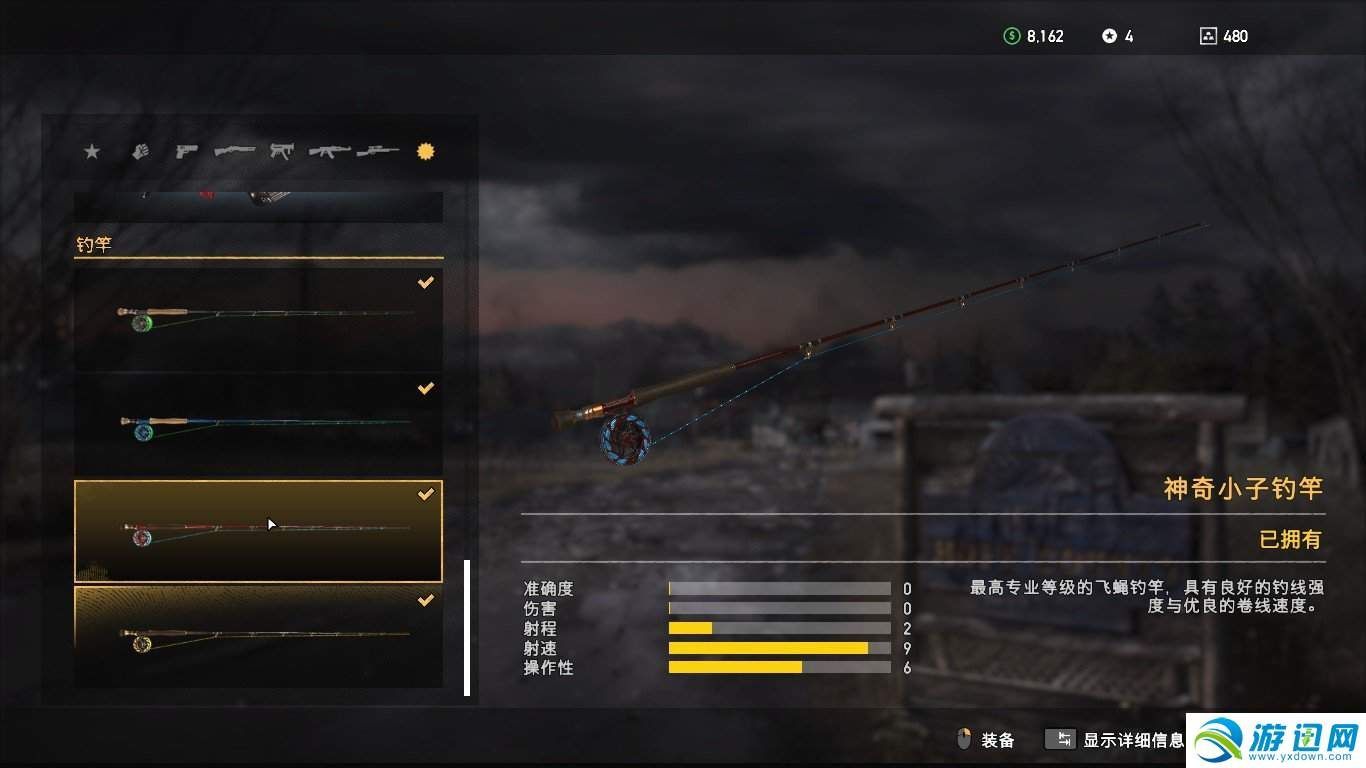Select the pistol category tab

186,151
